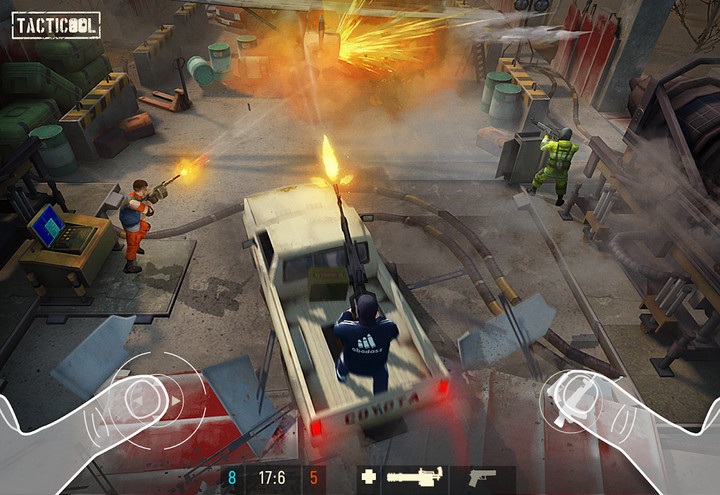
Task: Switch to the pistol sidearm slot
Action: tap(481, 478)
